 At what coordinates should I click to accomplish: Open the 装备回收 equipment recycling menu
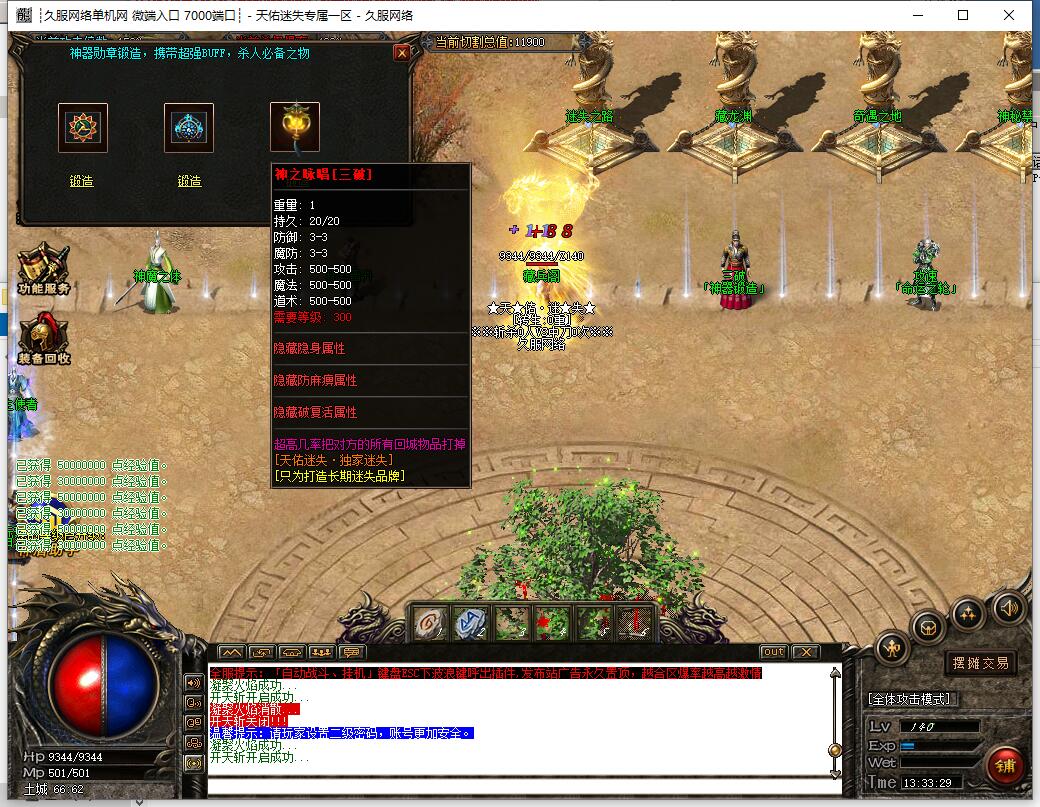coord(43,339)
